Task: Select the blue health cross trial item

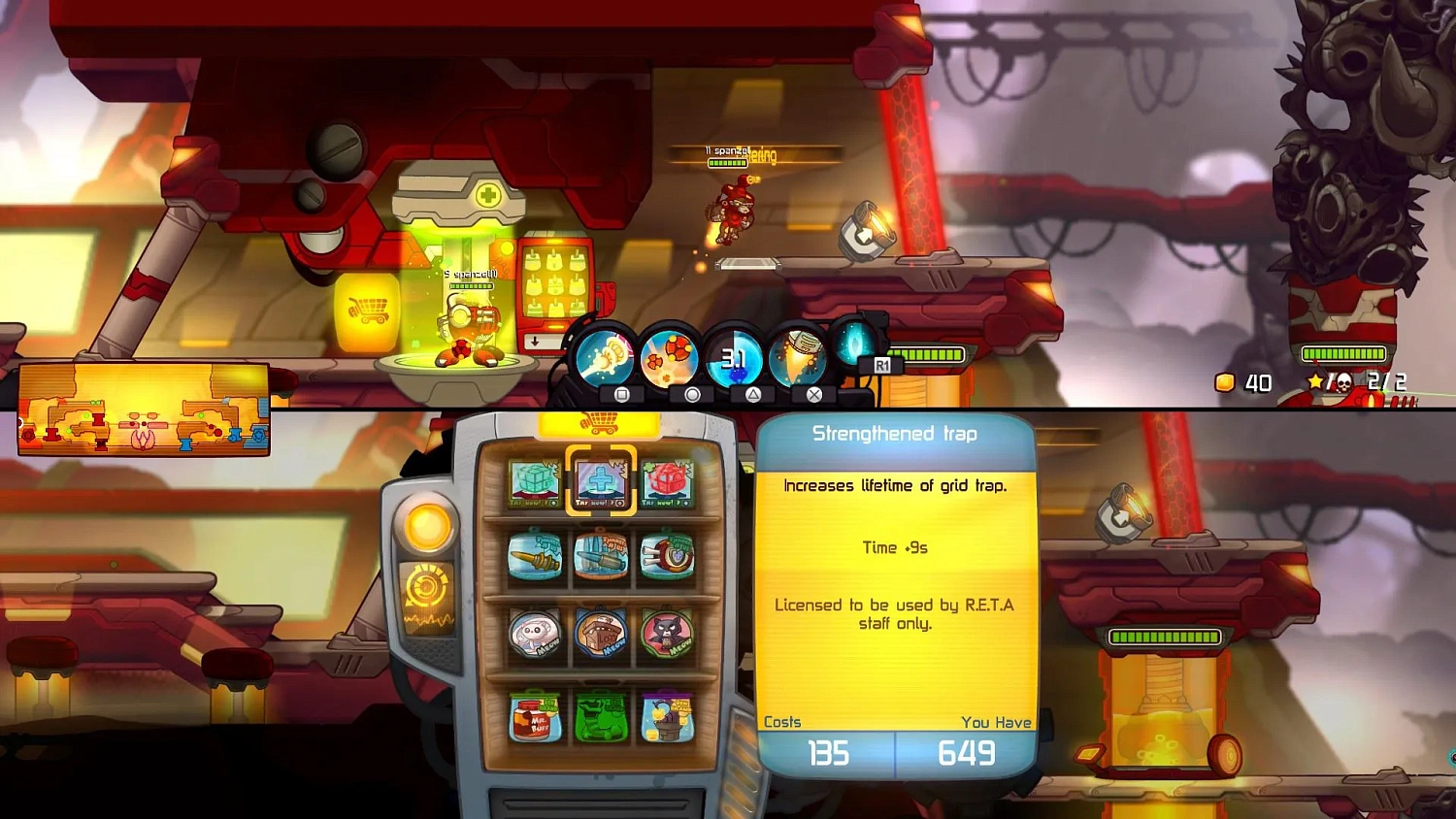Action: click(x=601, y=482)
